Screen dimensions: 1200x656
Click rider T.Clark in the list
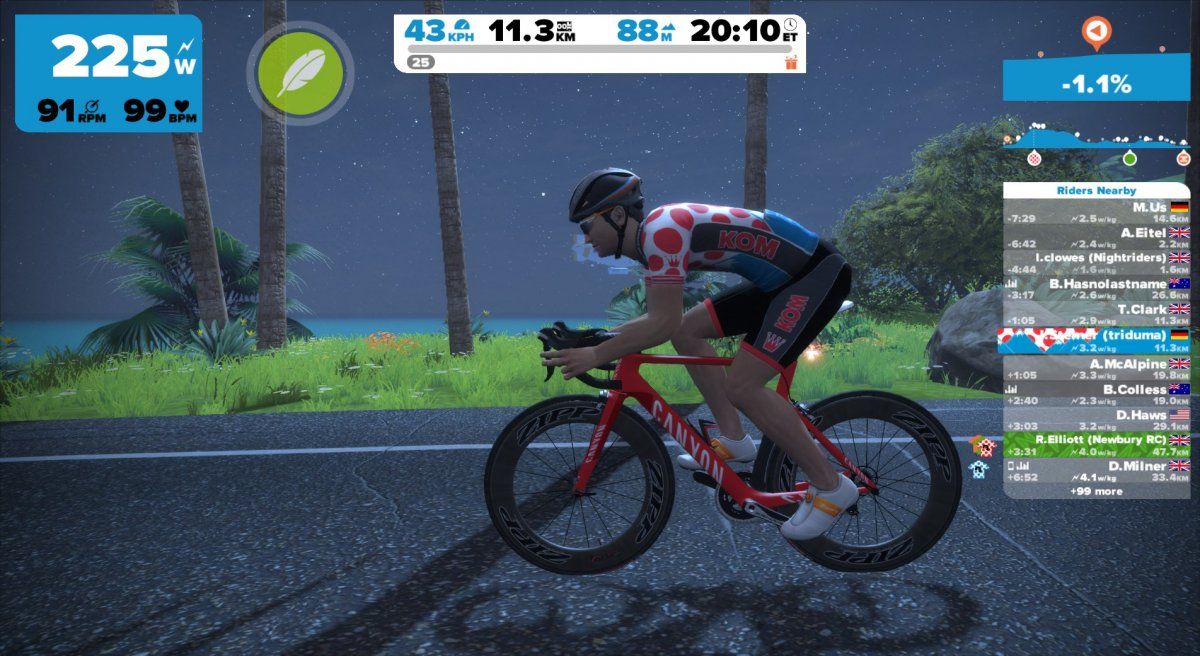coord(1097,315)
